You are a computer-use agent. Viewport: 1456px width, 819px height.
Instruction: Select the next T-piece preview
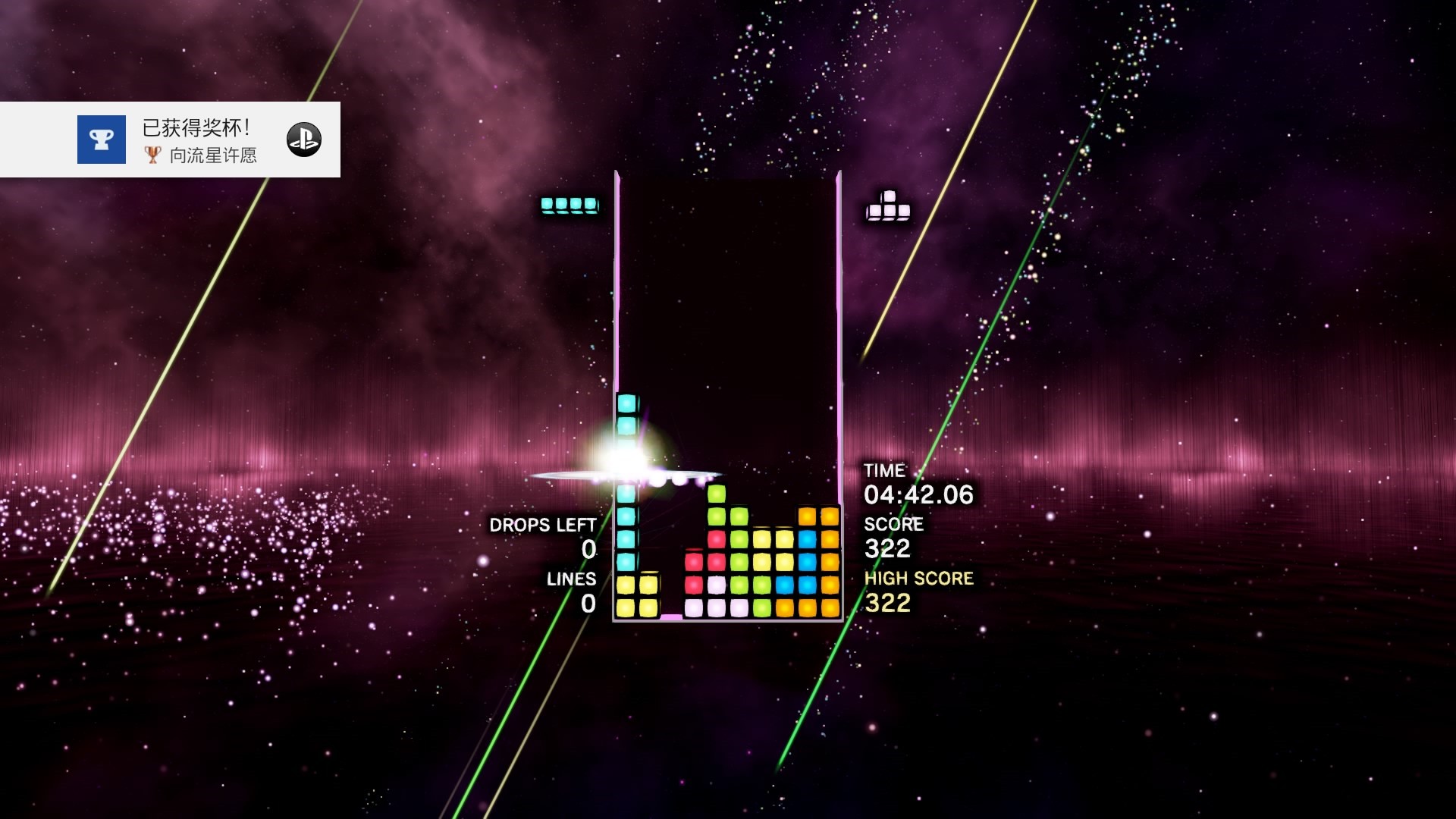[888, 206]
